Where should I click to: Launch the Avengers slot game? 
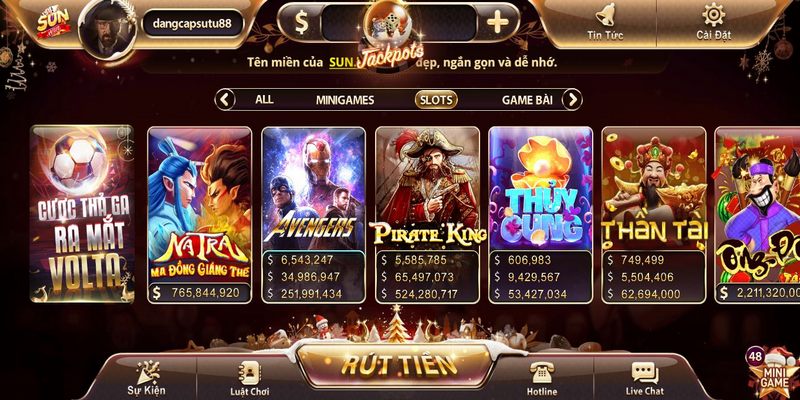tap(313, 190)
